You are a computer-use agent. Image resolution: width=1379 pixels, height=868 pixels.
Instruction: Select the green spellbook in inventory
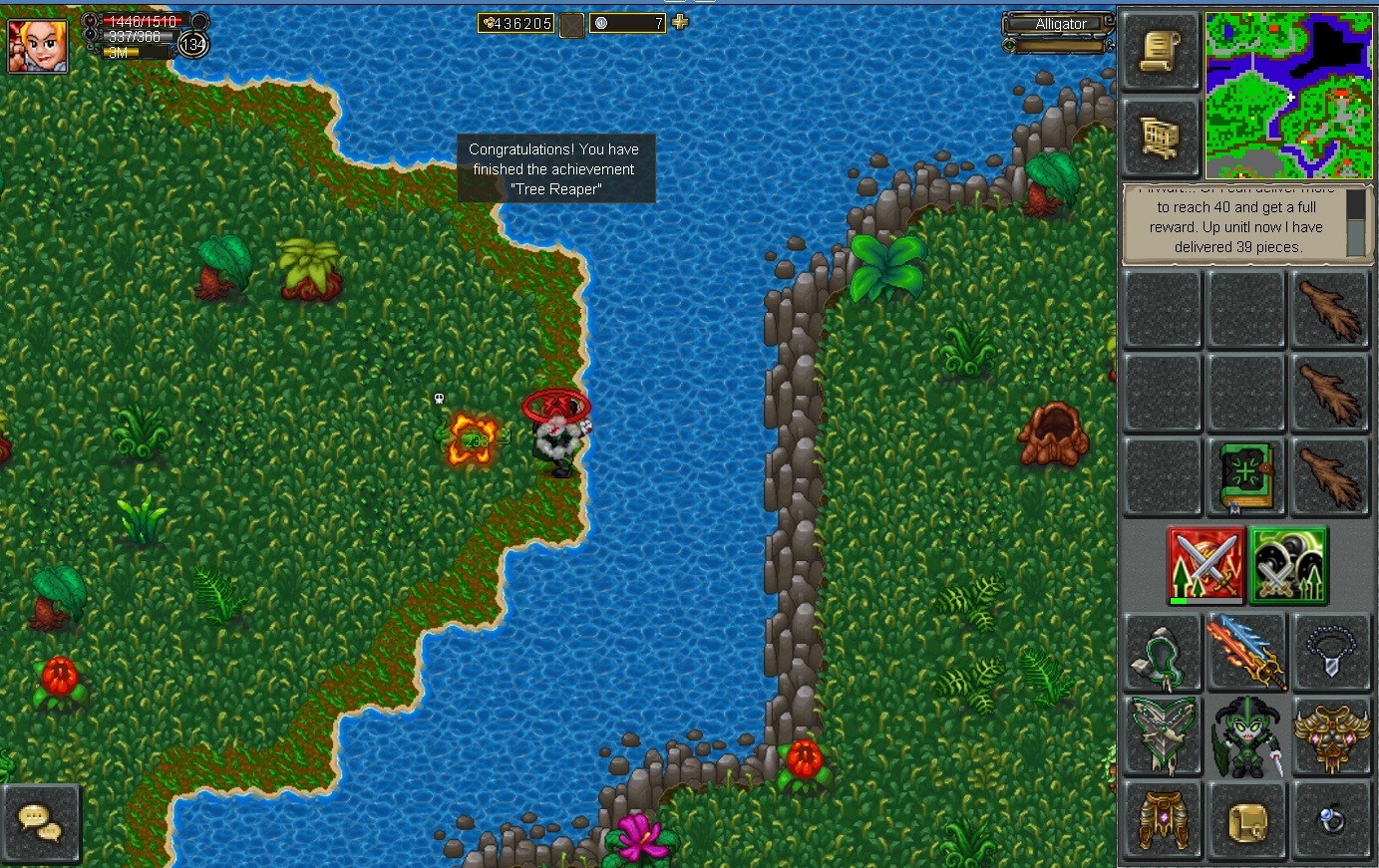tap(1245, 476)
